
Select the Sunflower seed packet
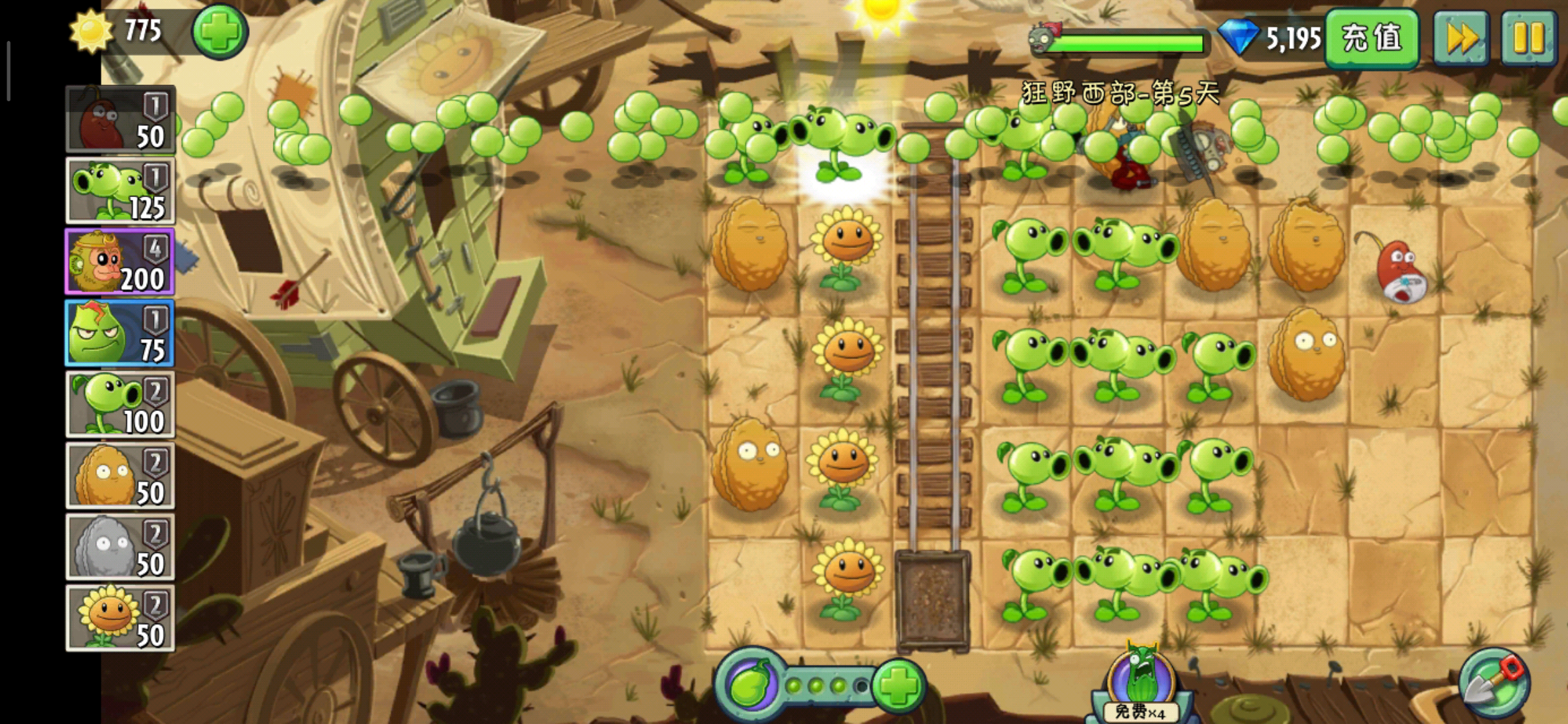pyautogui.click(x=120, y=618)
